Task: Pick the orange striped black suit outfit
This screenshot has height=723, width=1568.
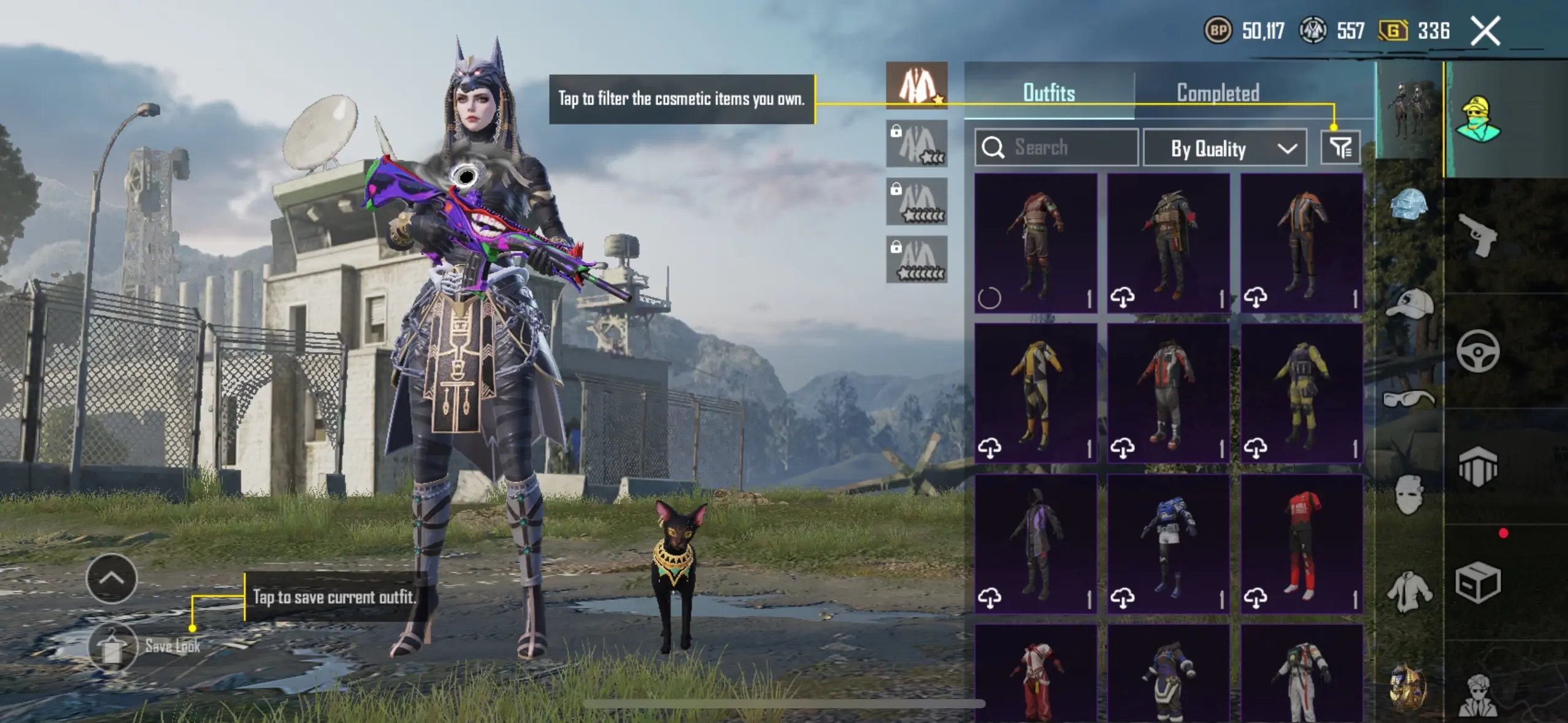Action: (1301, 243)
